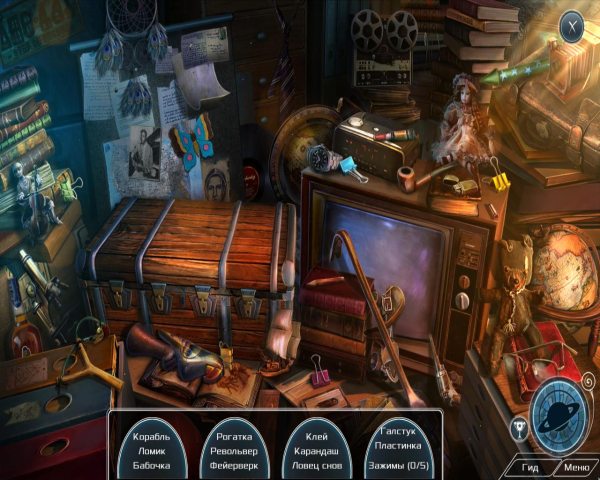This screenshot has height=480, width=600.
Task: Click the small goblet icon beside the planet
Action: click(x=519, y=430)
